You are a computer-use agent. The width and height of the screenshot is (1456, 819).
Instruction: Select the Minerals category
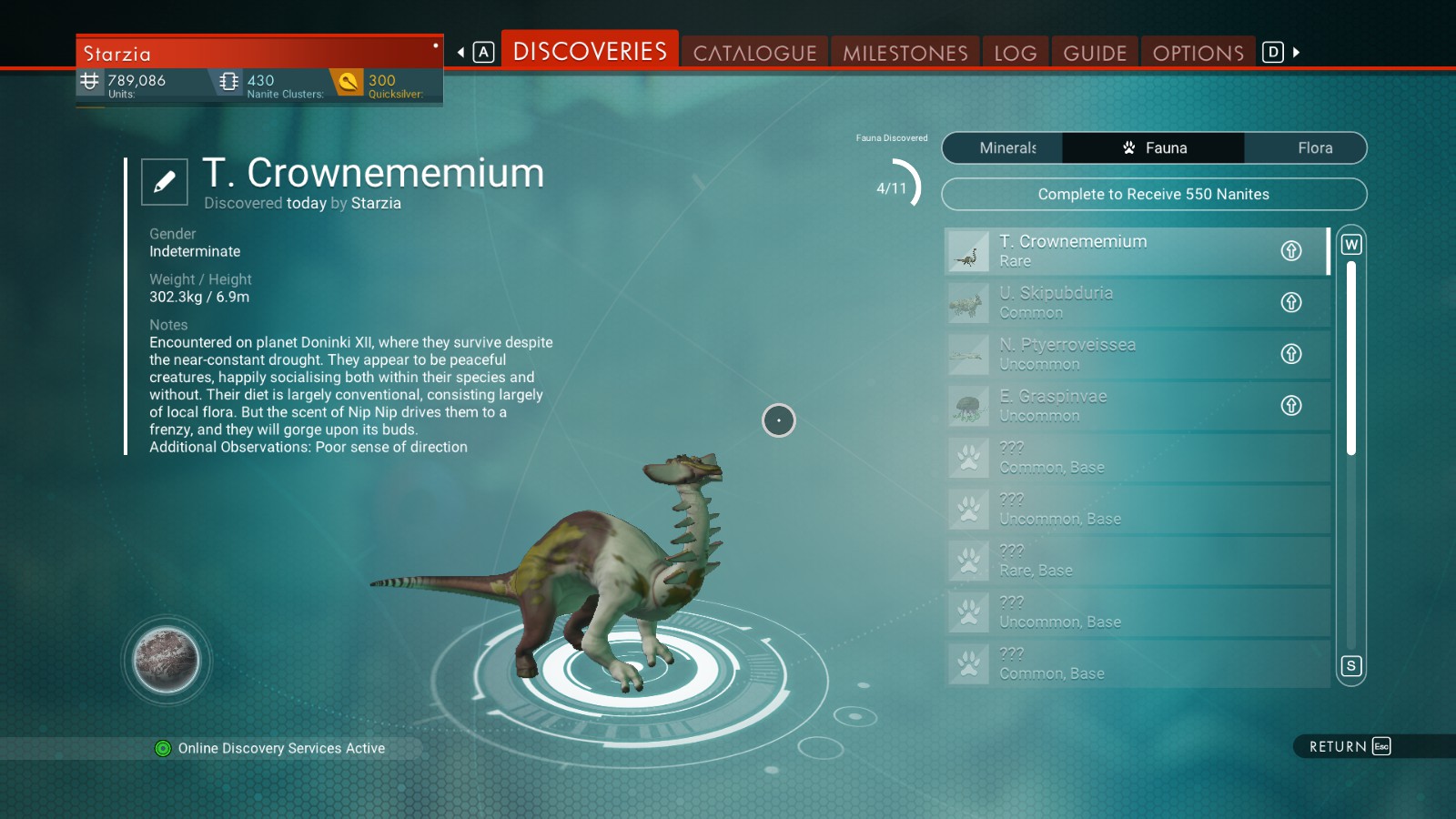pos(1007,148)
